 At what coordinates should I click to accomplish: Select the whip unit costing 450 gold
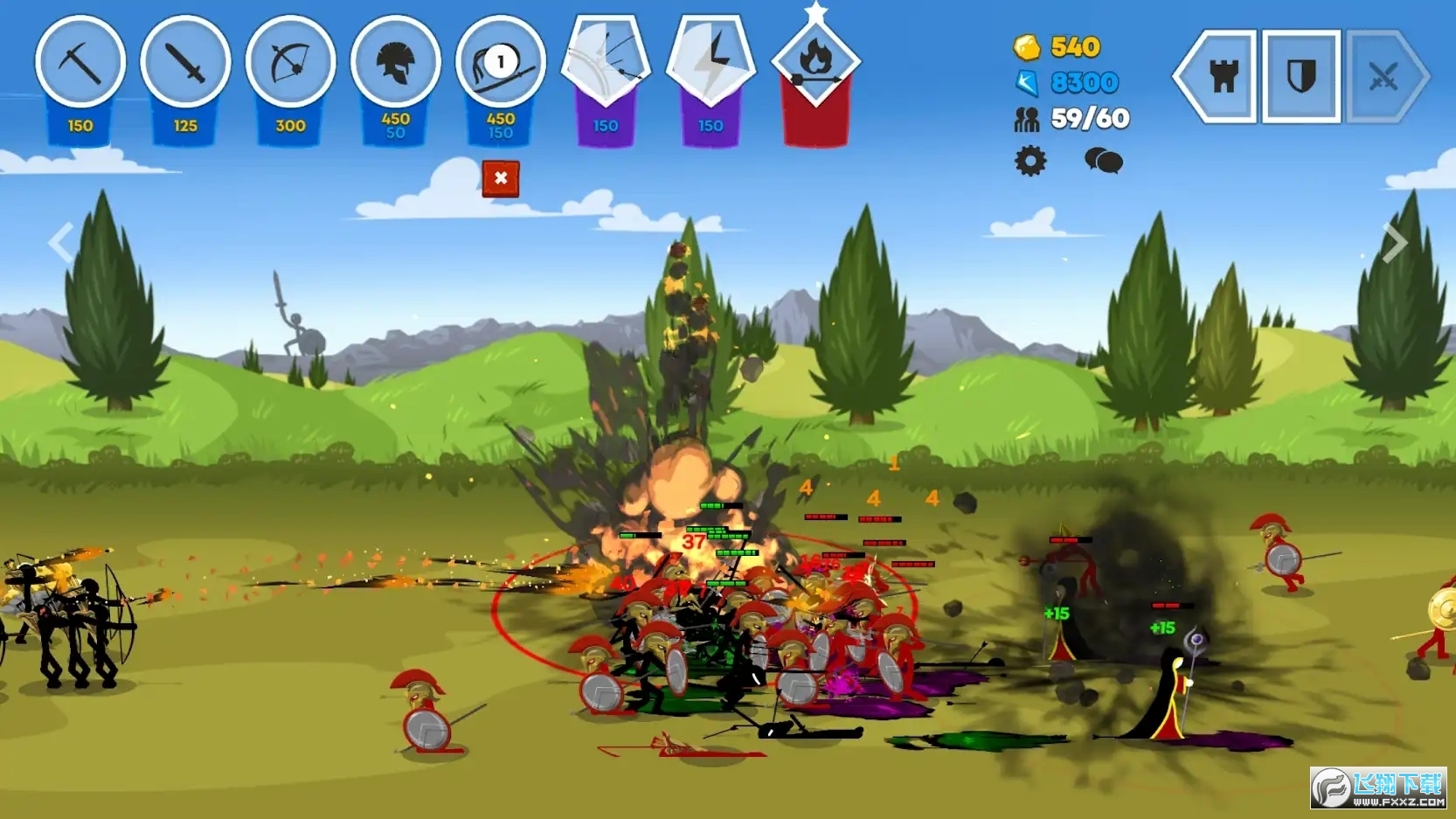pos(500,63)
